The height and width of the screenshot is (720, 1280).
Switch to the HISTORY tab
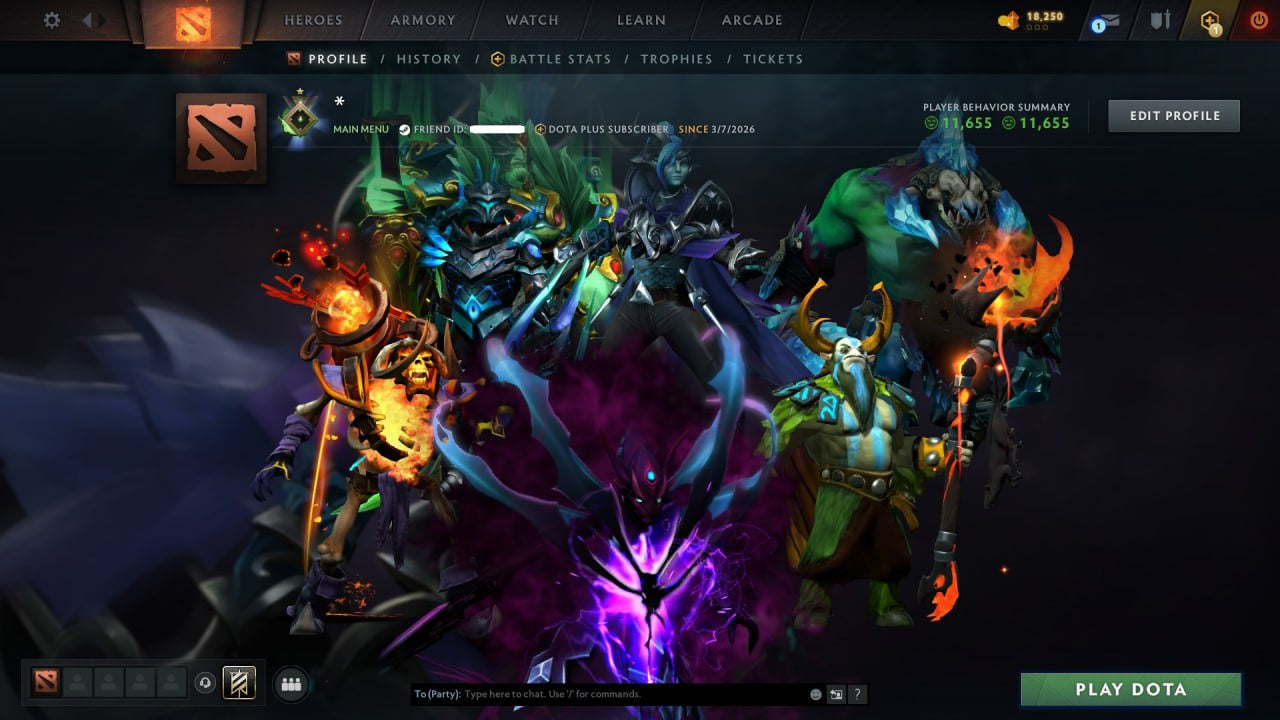tap(428, 59)
